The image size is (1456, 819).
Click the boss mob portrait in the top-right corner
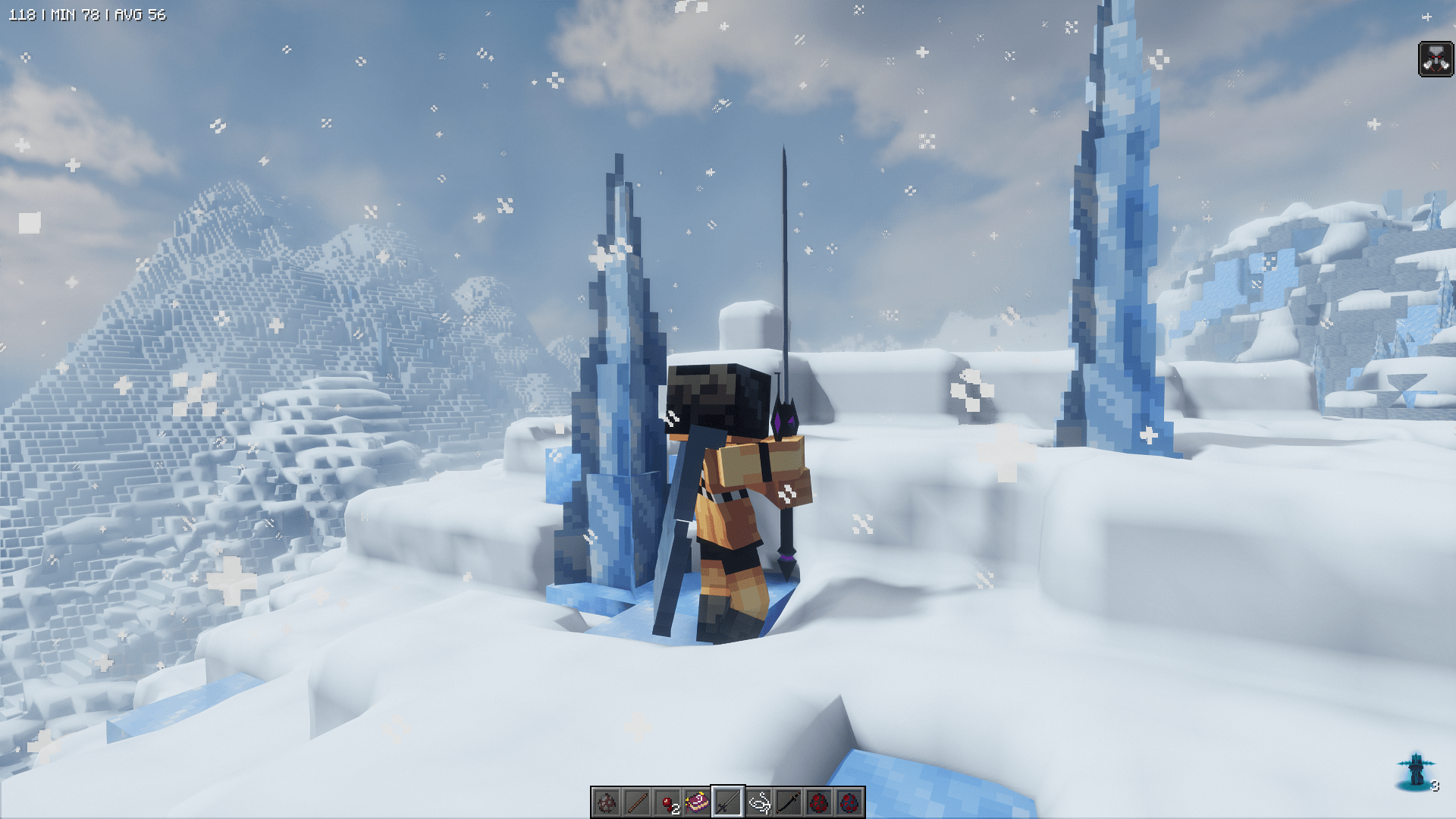(1436, 57)
